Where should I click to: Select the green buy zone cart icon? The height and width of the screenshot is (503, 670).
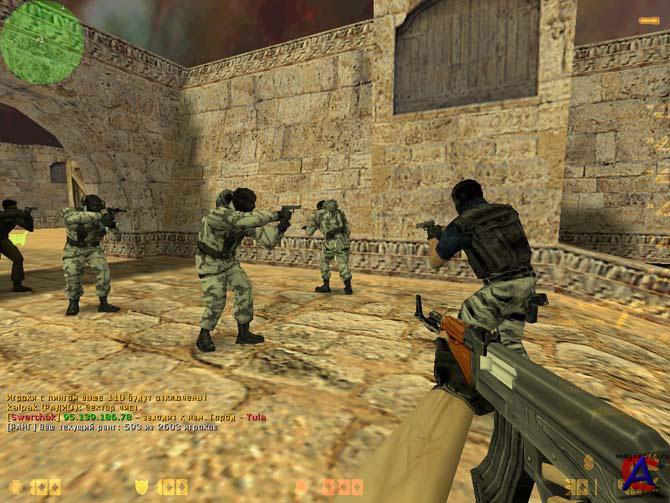[17, 239]
